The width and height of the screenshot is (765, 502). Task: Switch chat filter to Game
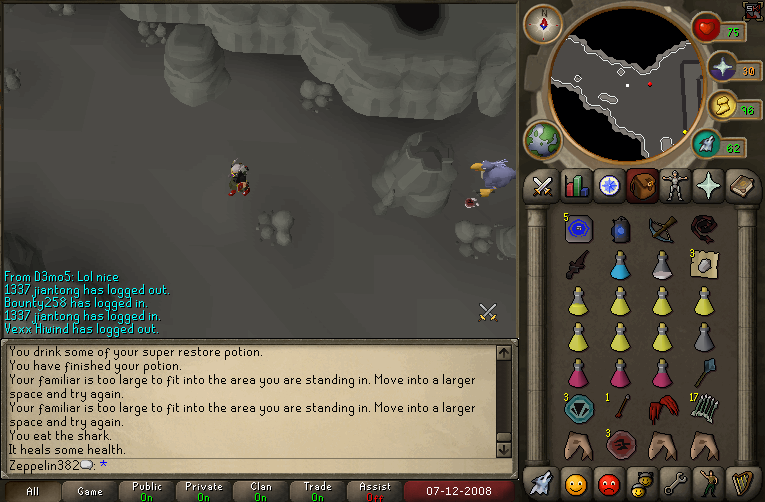(x=90, y=492)
